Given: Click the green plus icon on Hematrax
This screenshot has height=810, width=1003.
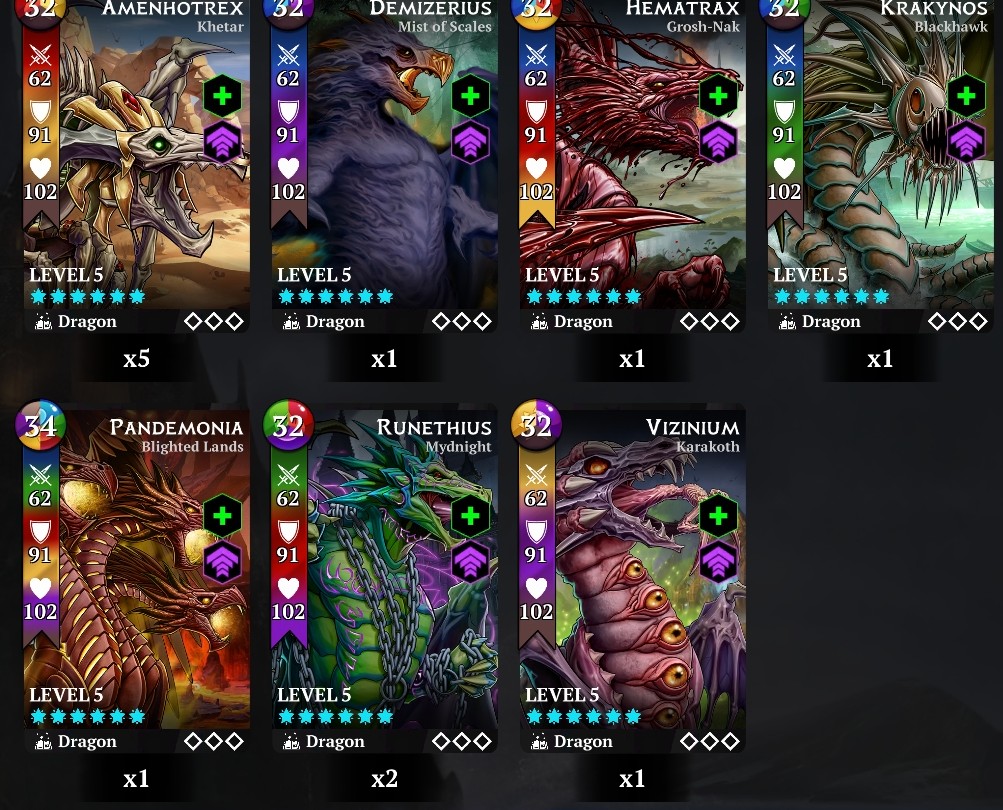Looking at the screenshot, I should pyautogui.click(x=718, y=96).
